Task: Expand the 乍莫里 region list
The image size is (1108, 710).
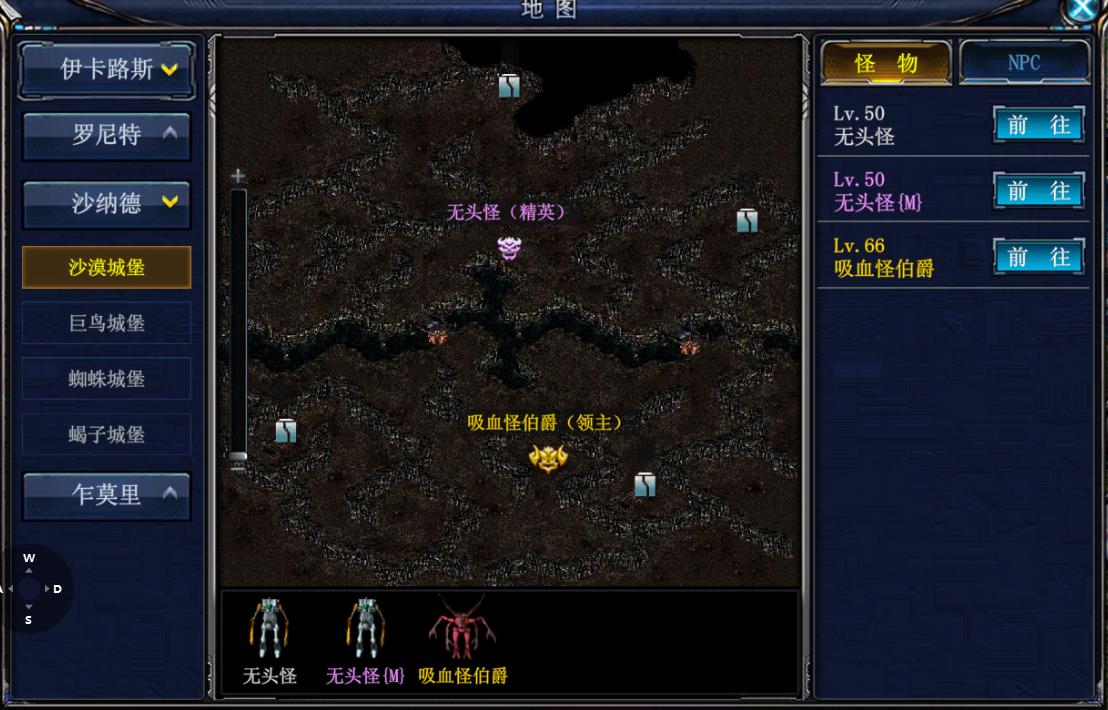Action: pos(106,494)
